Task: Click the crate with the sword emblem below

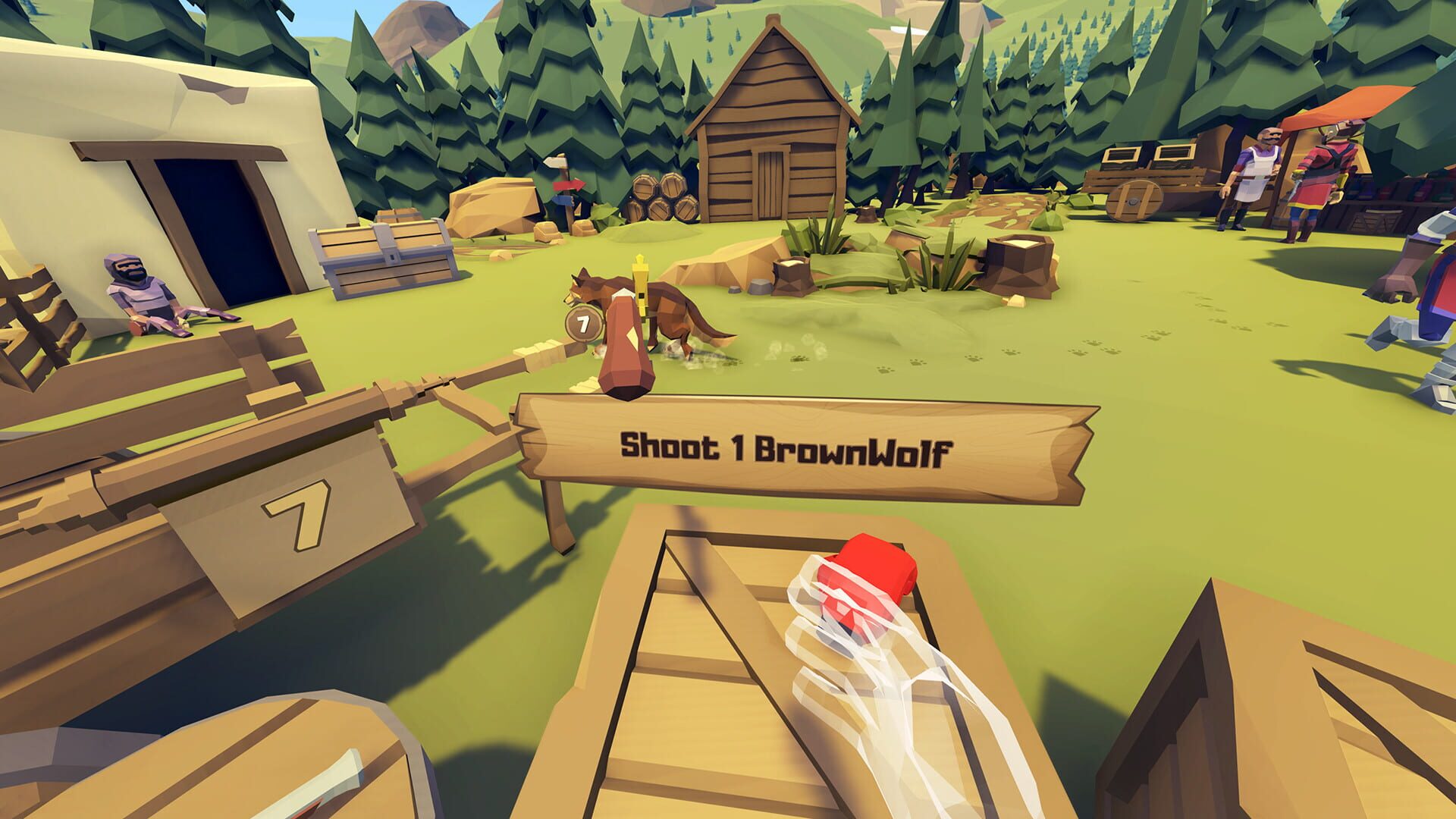Action: (x=318, y=785)
